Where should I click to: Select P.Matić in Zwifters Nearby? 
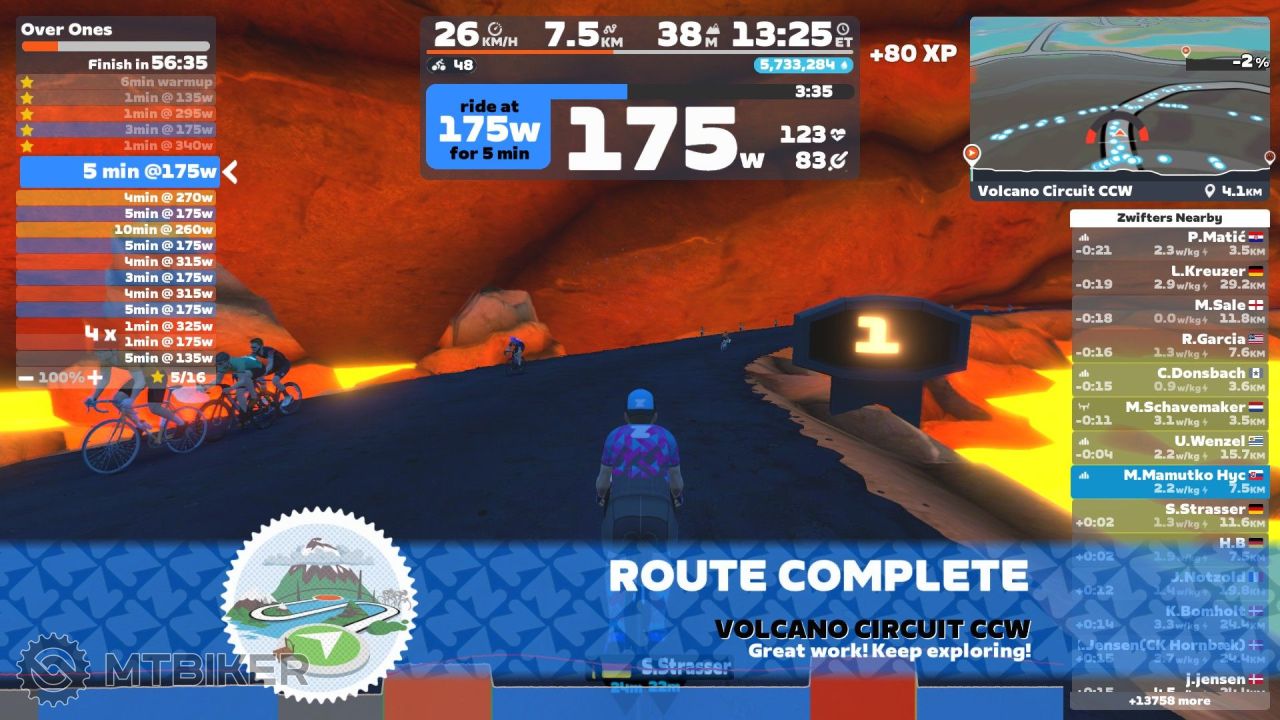tap(1169, 244)
